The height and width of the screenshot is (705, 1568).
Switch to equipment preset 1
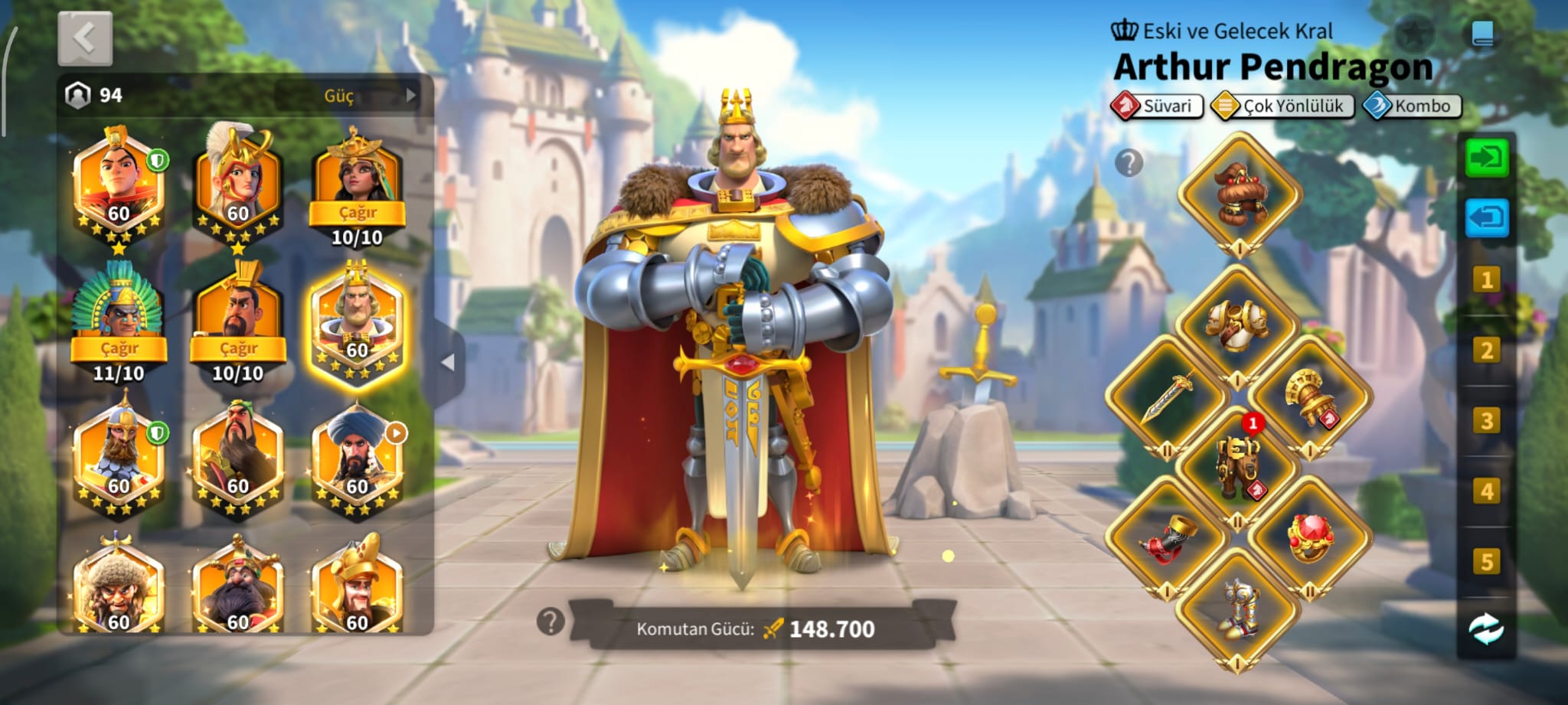[1486, 279]
